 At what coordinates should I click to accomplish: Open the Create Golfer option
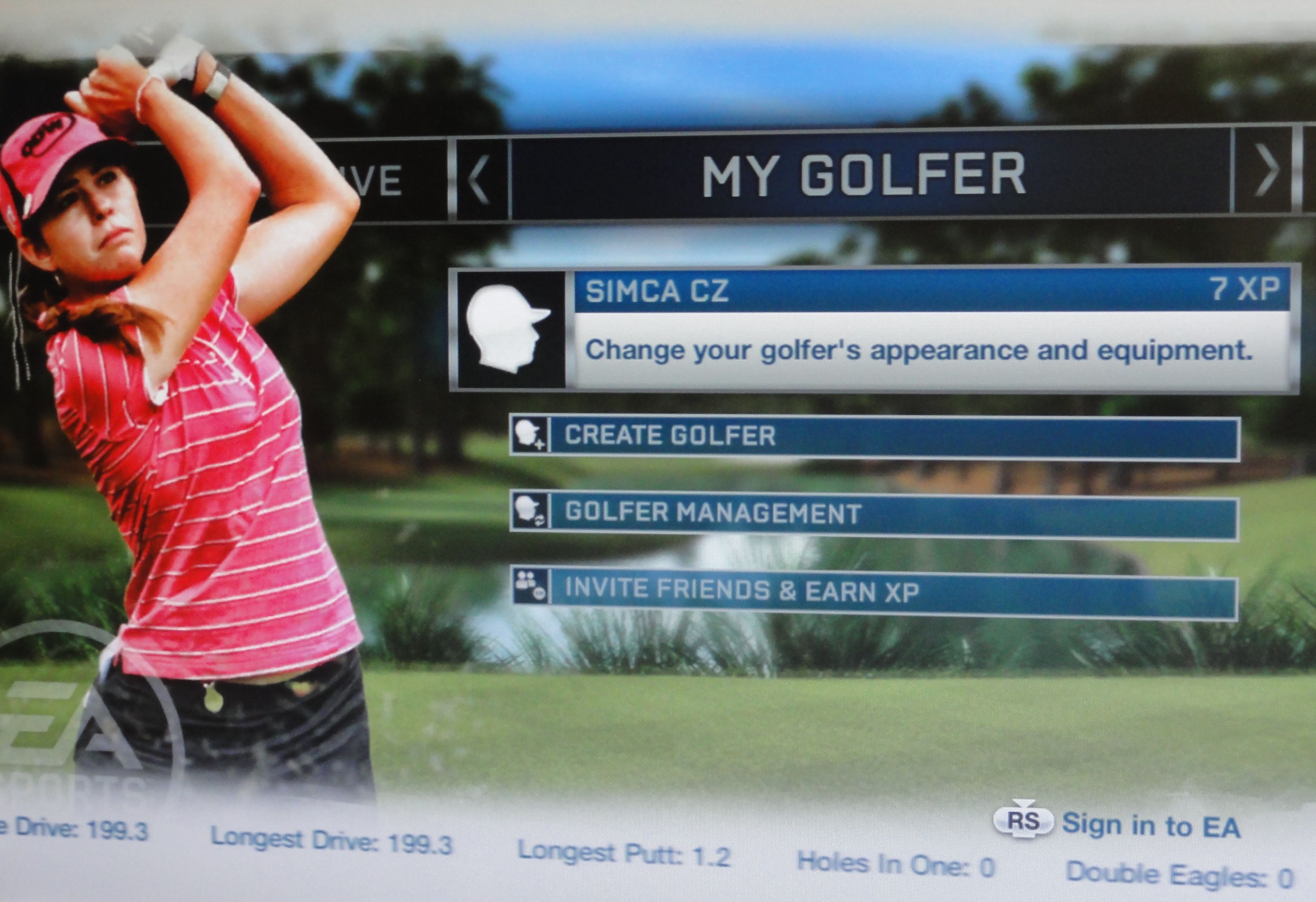(875, 436)
